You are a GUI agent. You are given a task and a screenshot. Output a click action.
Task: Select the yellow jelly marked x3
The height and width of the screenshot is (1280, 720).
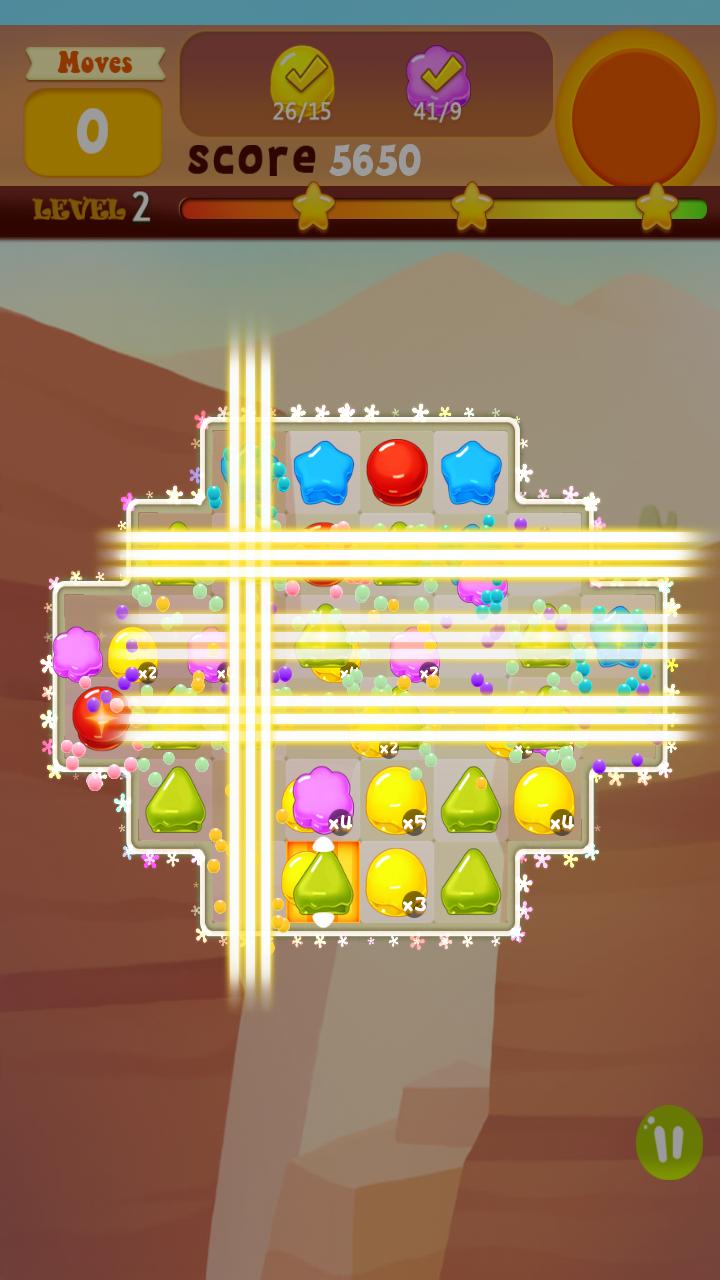[396, 881]
